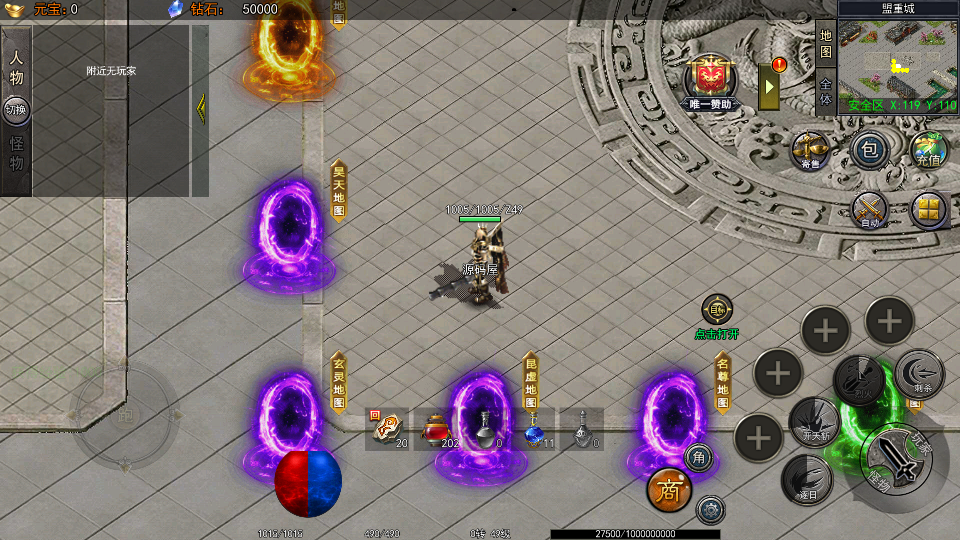
Task: Open the golden four-square grid menu
Action: coord(929,210)
